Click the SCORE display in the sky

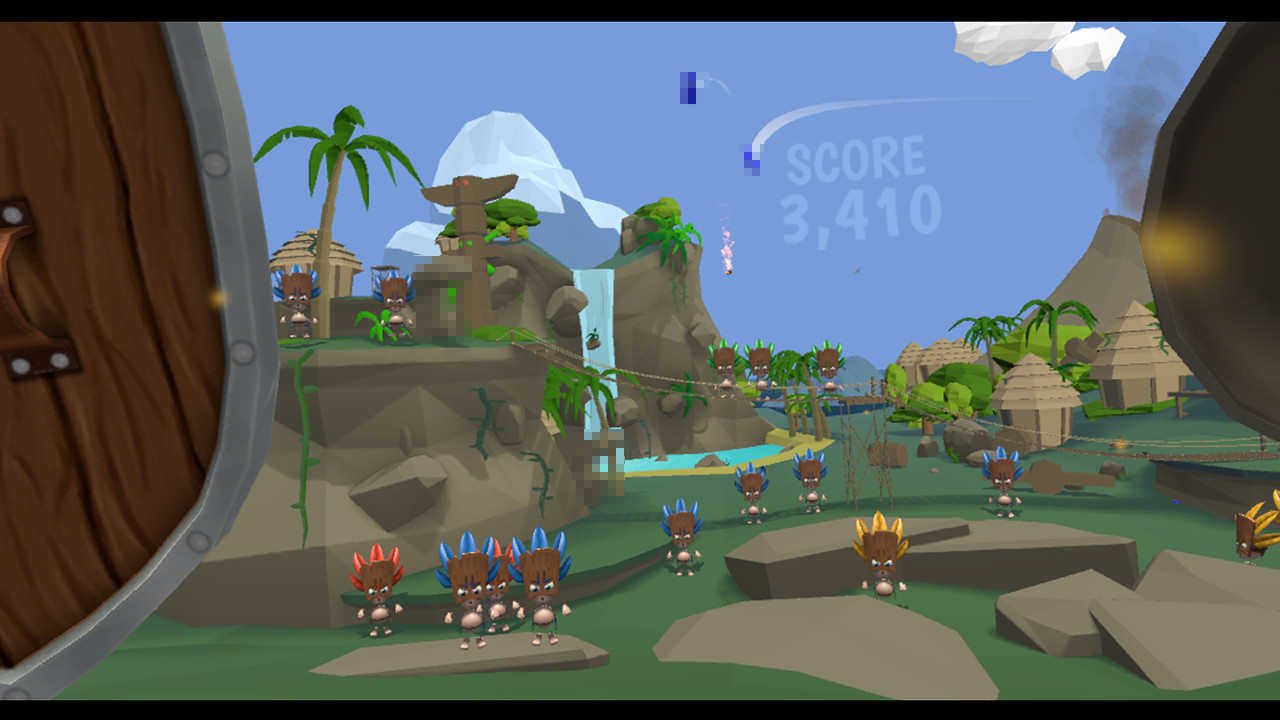[x=855, y=160]
